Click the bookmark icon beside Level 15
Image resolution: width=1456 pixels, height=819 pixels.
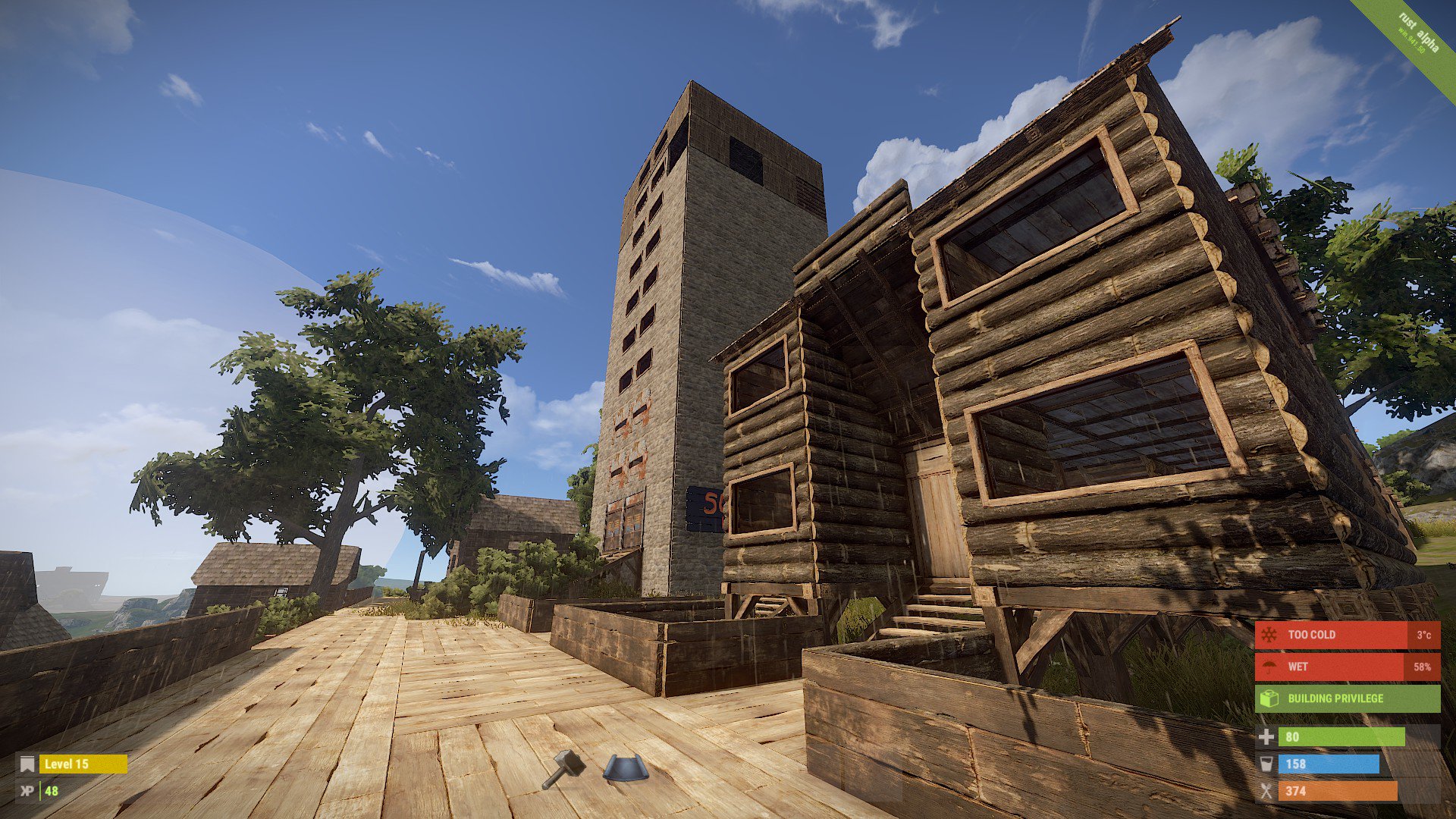(x=27, y=764)
